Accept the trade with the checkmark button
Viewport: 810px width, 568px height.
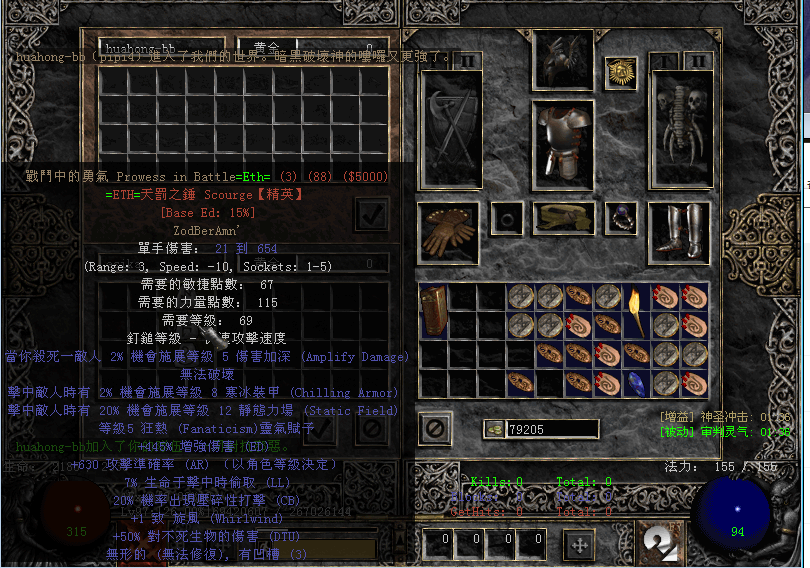[371, 213]
